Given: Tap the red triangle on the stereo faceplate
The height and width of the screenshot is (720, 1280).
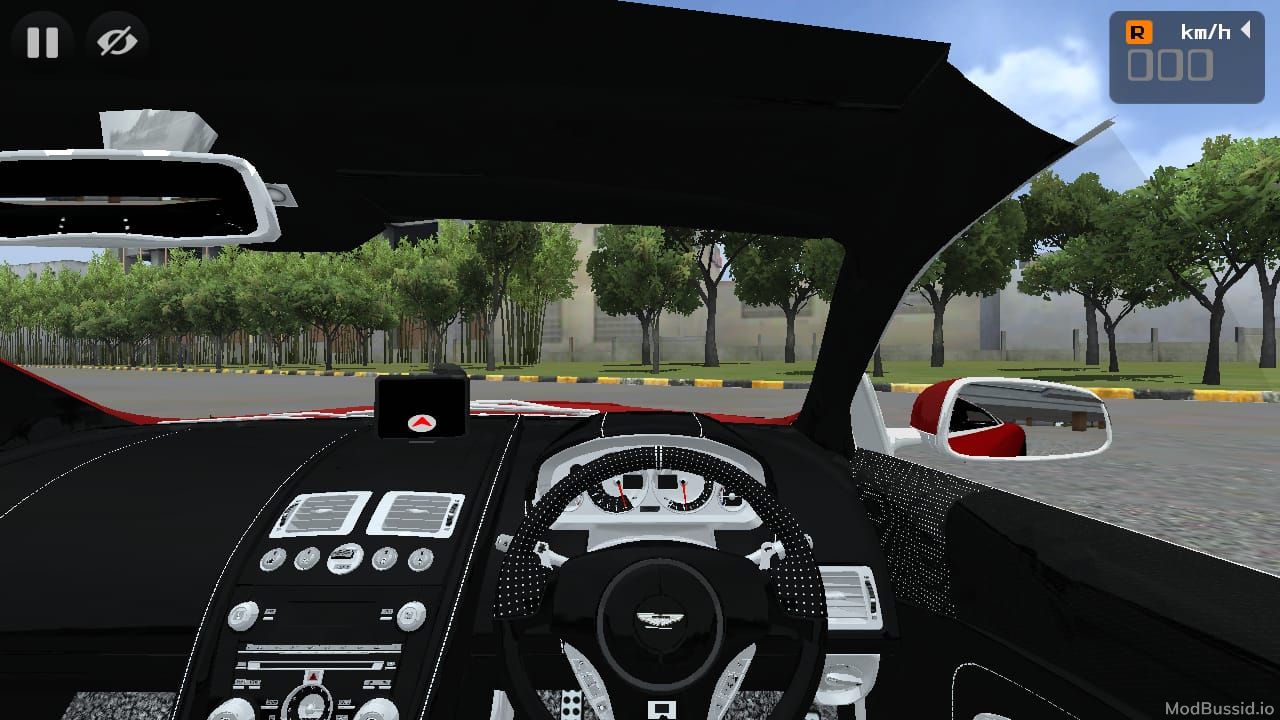Looking at the screenshot, I should pyautogui.click(x=312, y=678).
